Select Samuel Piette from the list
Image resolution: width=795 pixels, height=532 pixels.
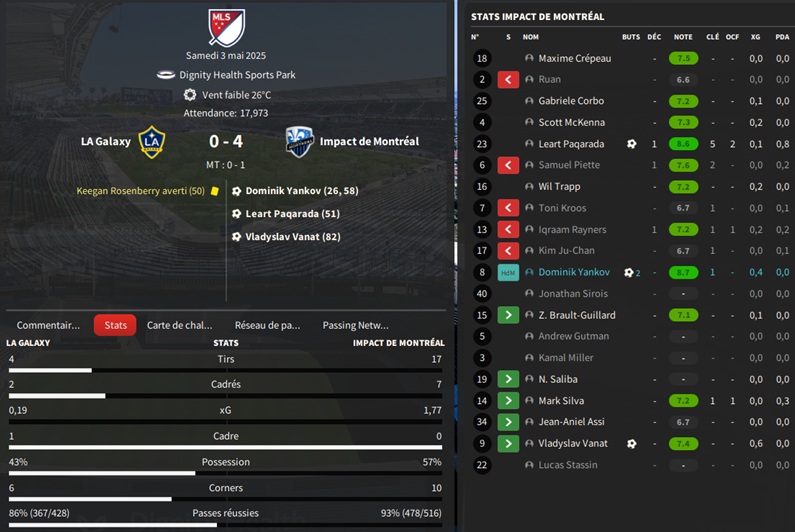point(569,165)
